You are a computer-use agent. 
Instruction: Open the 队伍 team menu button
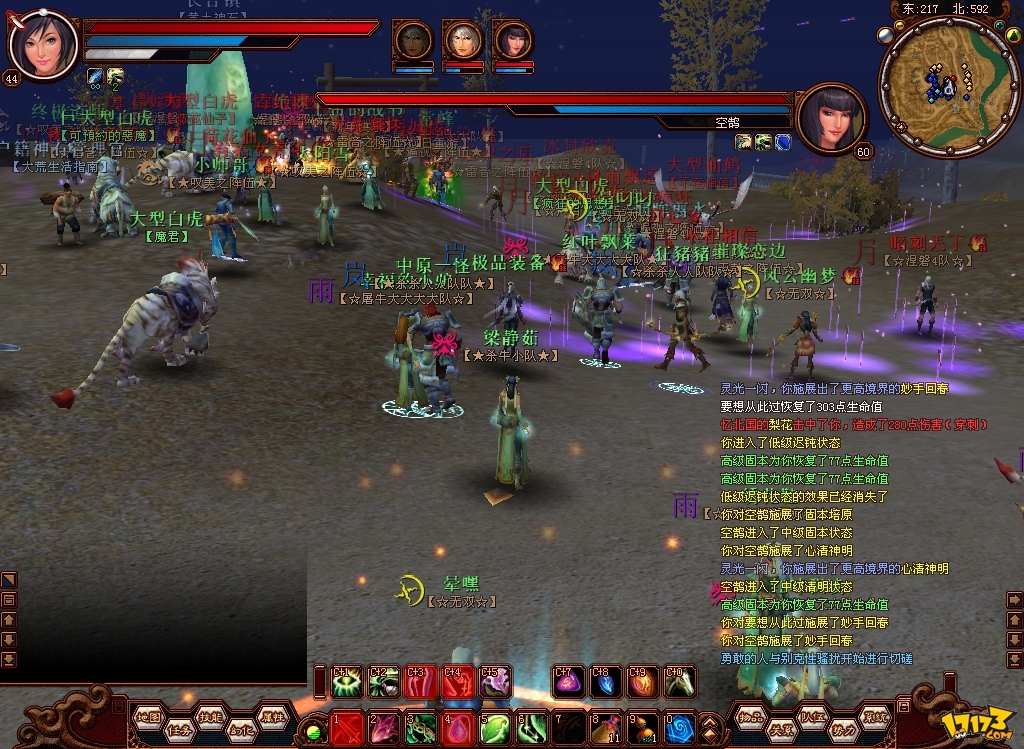(811, 716)
